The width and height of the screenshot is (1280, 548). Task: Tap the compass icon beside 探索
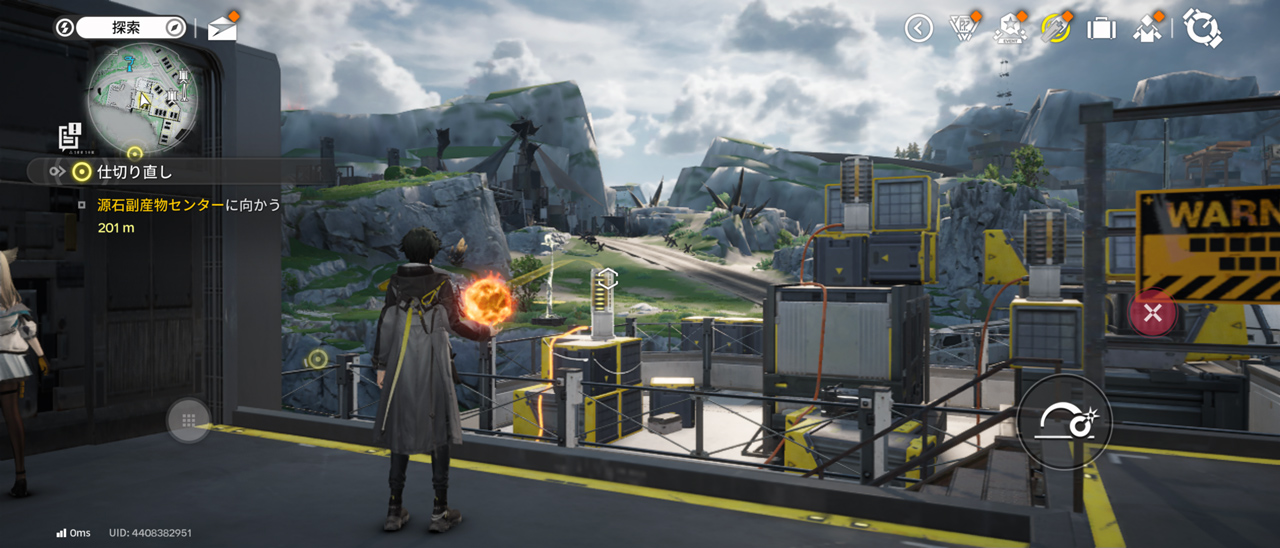[x=174, y=27]
